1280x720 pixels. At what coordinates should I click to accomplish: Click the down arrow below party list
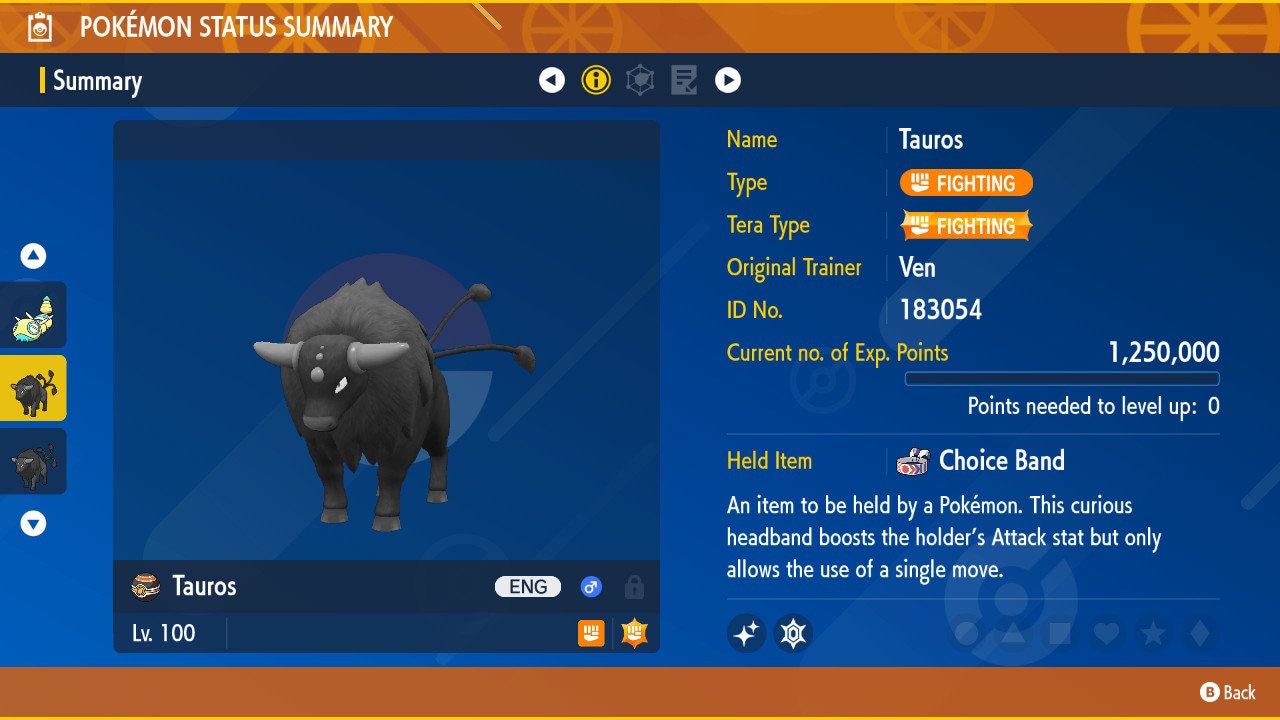33,523
